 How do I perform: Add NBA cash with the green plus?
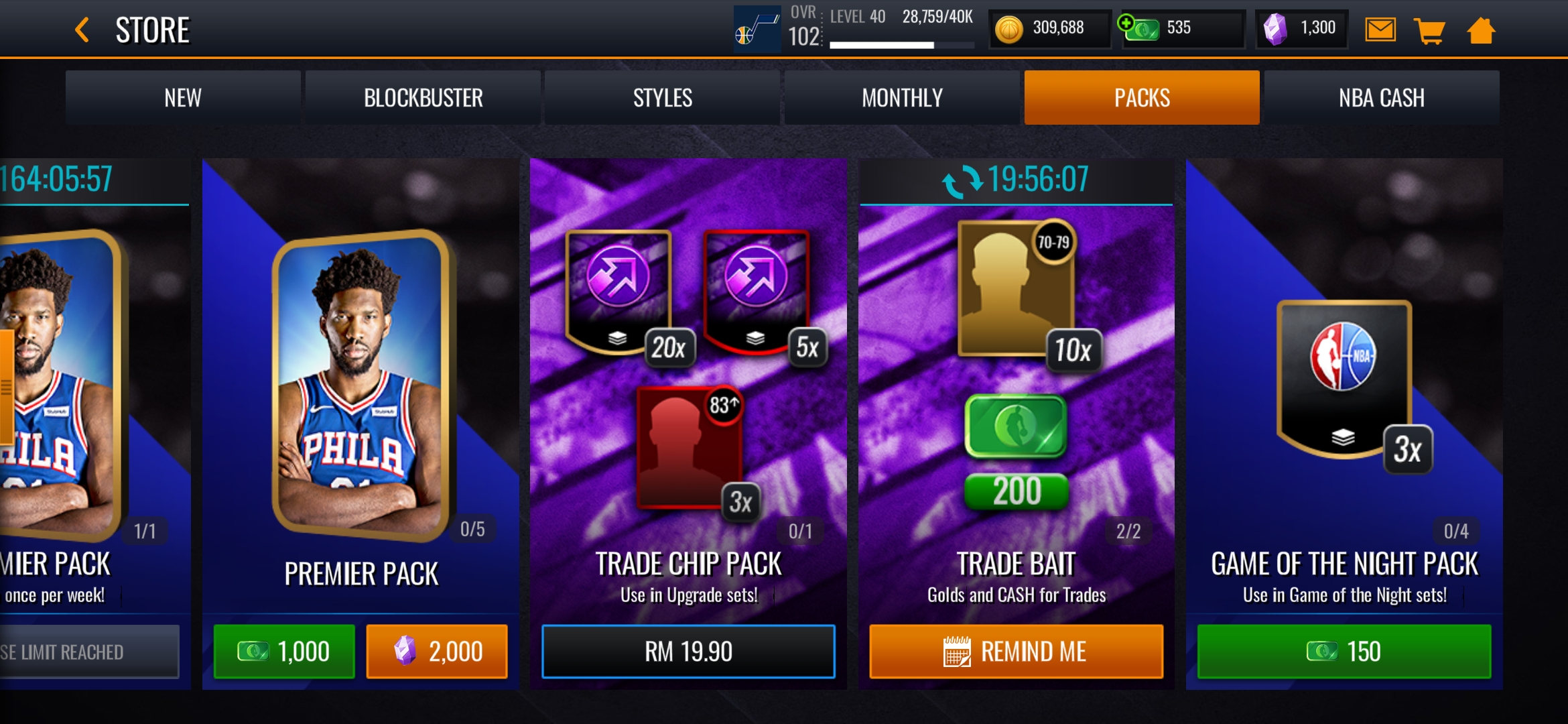pos(1127,23)
